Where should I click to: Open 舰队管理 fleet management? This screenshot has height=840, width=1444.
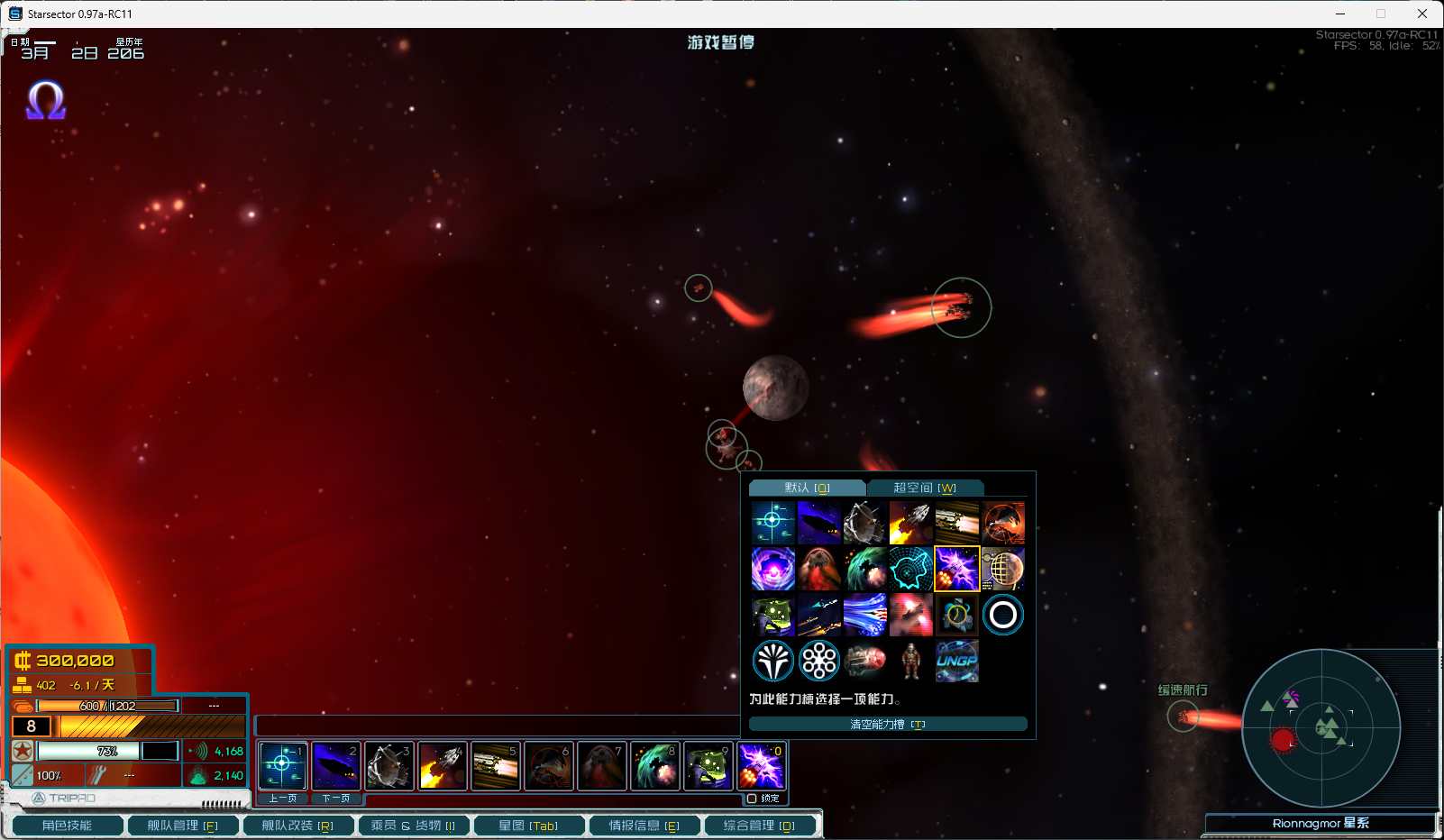click(182, 826)
